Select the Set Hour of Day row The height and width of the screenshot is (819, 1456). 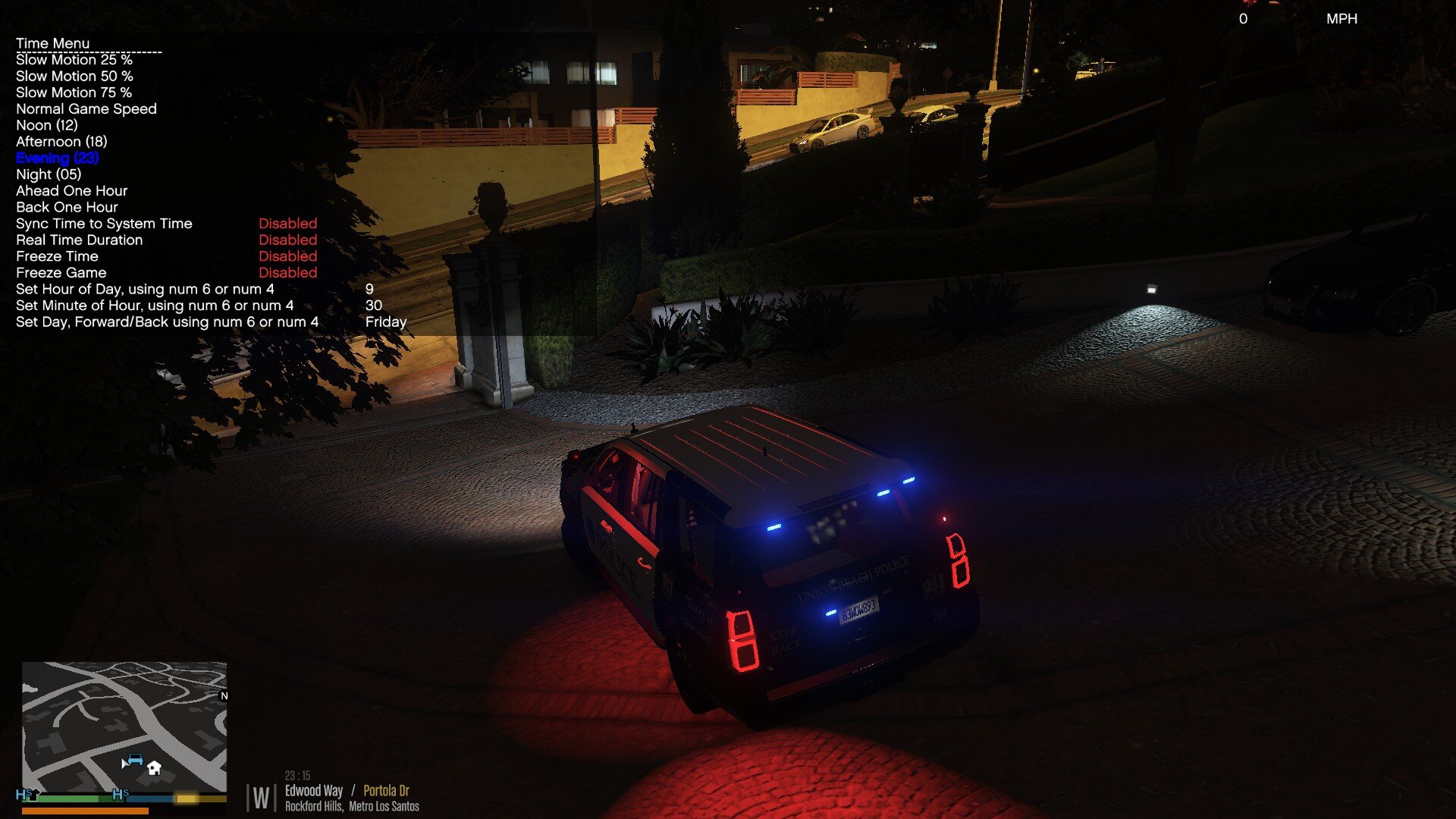click(145, 289)
